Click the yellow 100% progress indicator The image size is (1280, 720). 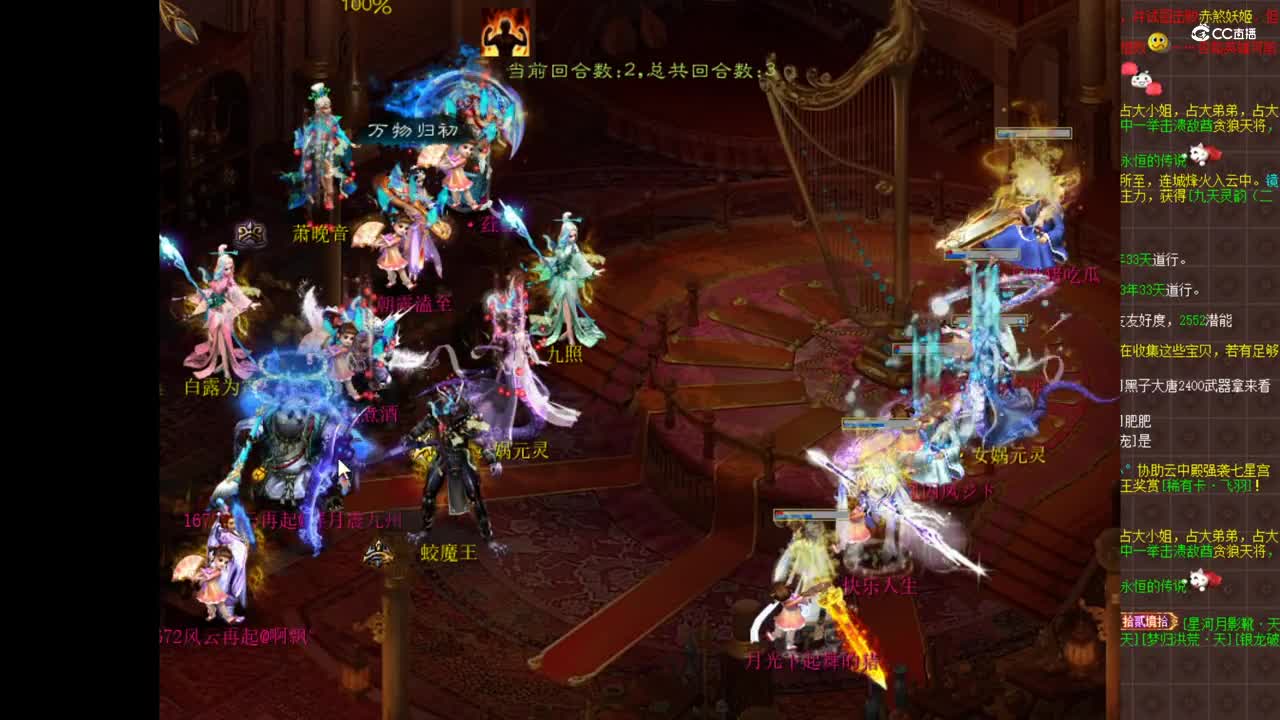tap(366, 6)
